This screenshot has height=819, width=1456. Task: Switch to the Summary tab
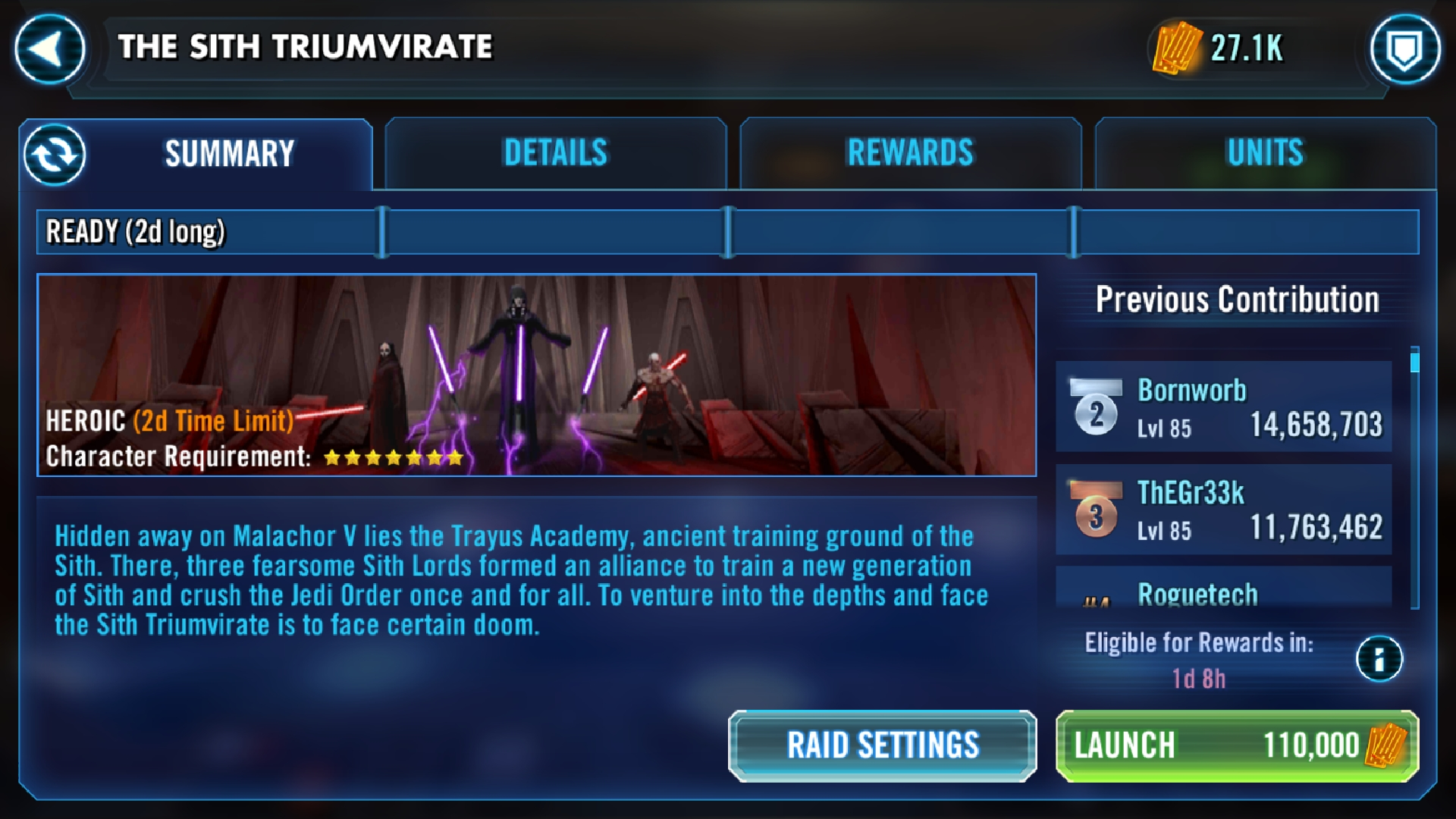(x=229, y=154)
